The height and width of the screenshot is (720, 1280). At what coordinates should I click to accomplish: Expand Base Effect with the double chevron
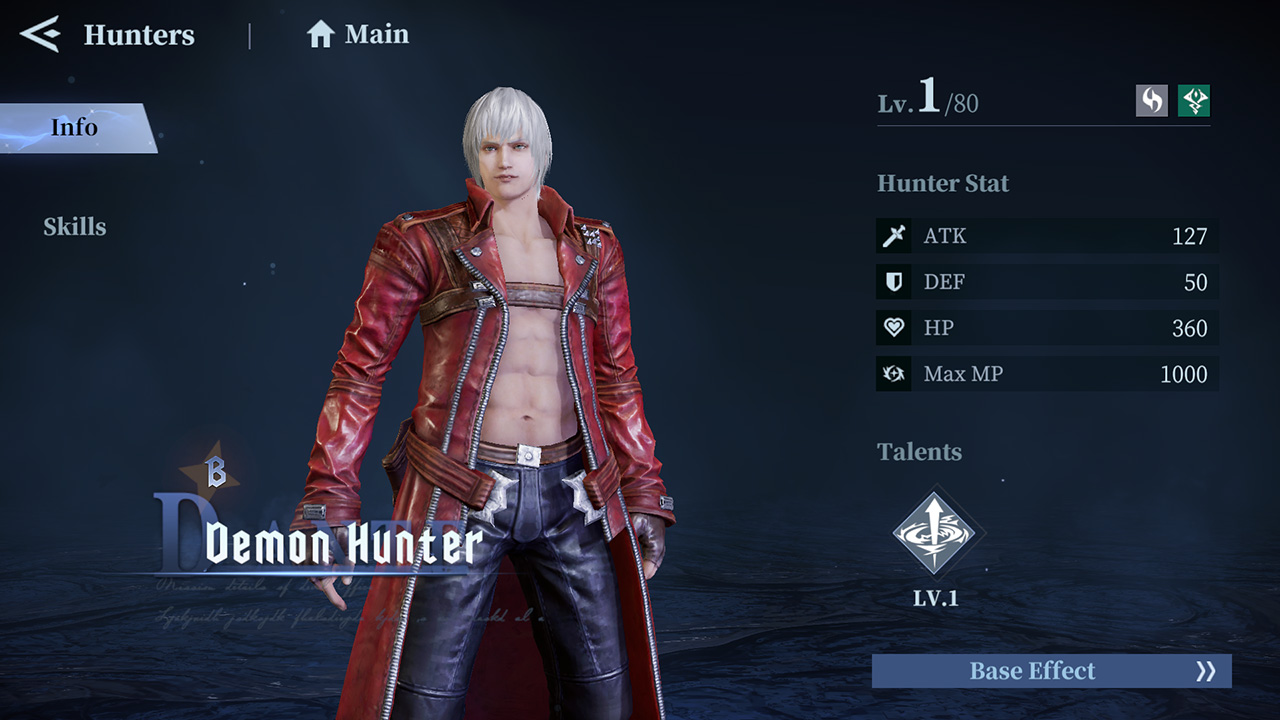(x=1205, y=671)
